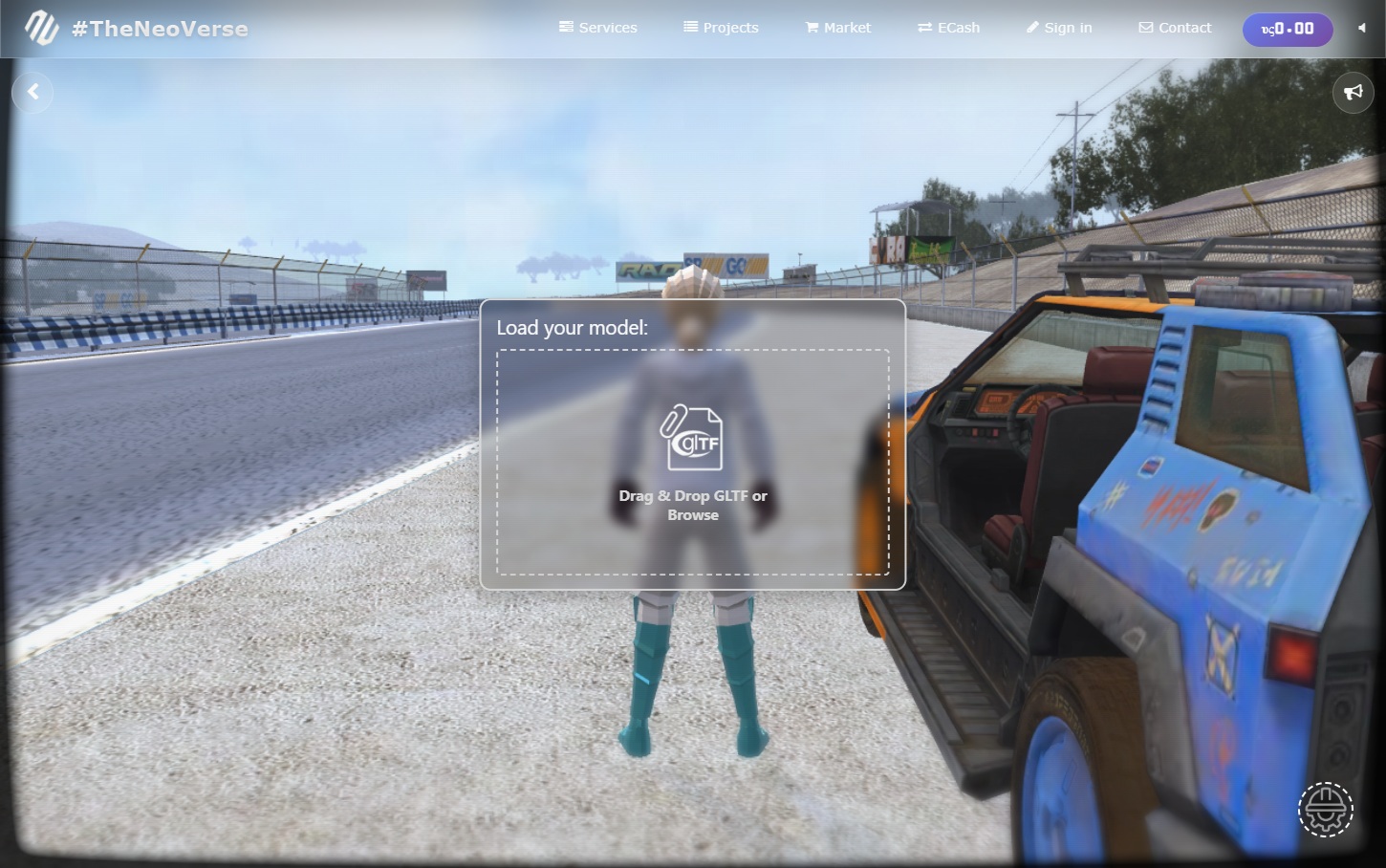The image size is (1386, 868).
Task: Go to the Projects page
Action: [721, 28]
